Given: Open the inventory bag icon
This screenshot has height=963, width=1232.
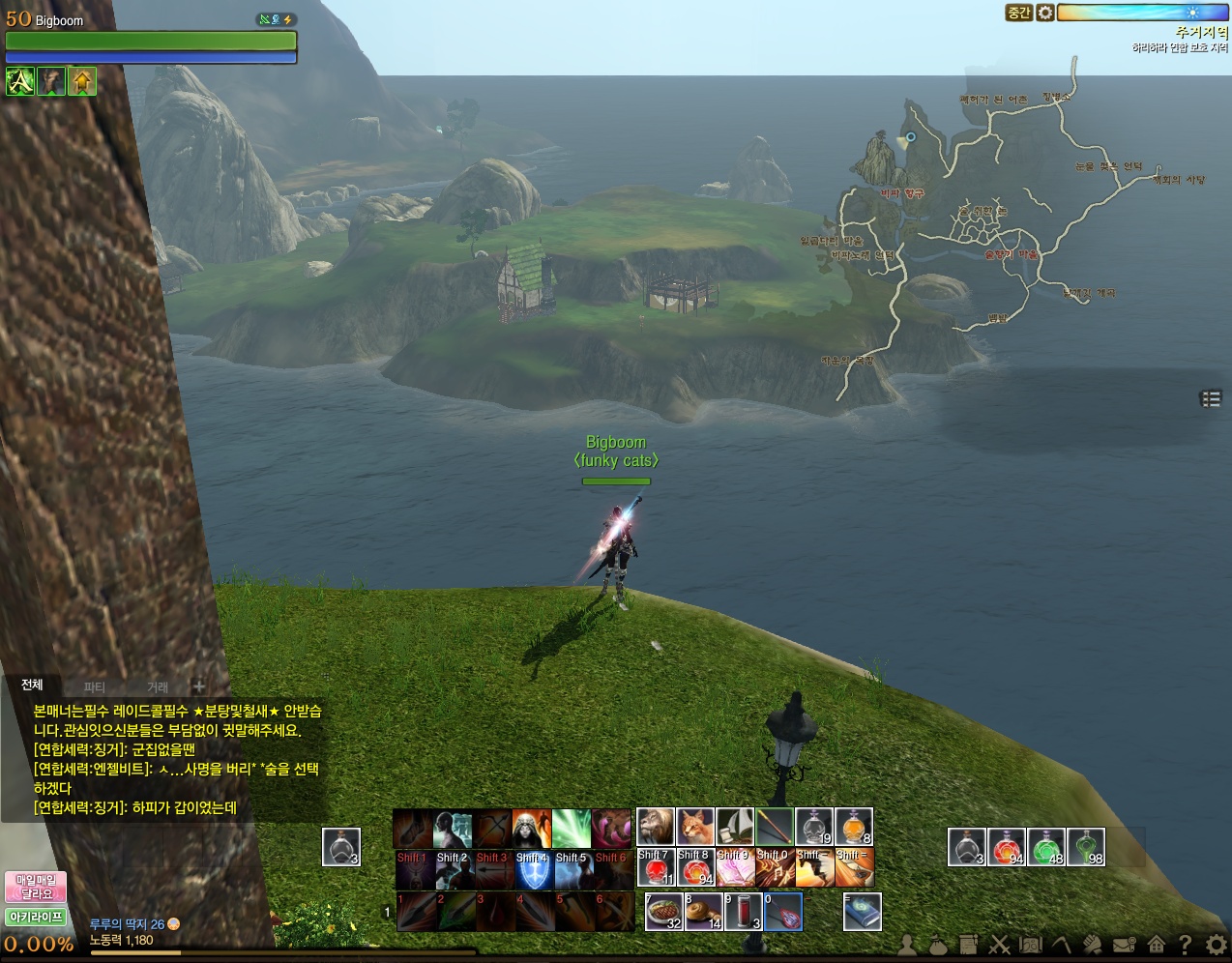Looking at the screenshot, I should [x=938, y=945].
